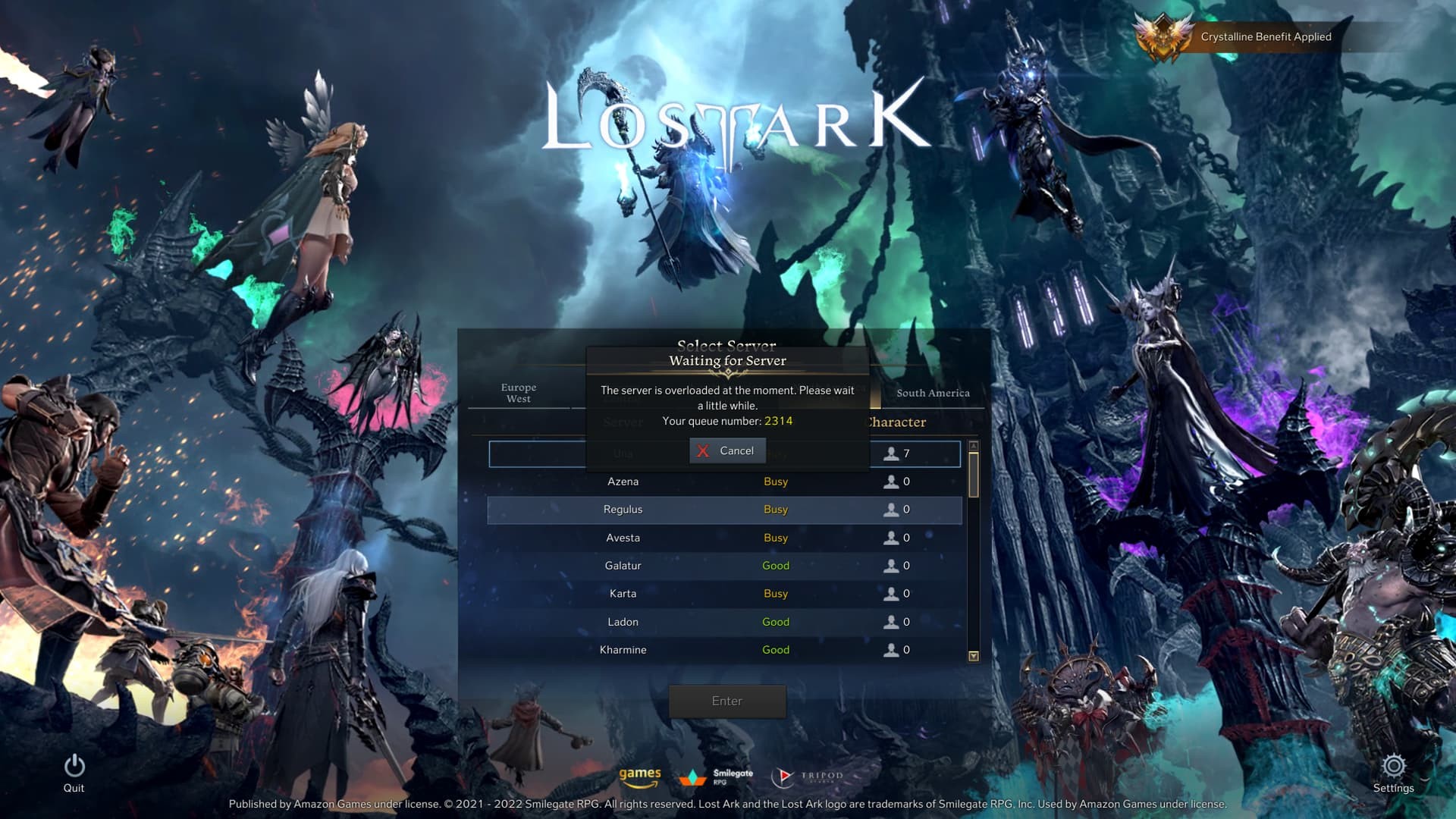
Task: Open the South America server tab
Action: pos(933,393)
